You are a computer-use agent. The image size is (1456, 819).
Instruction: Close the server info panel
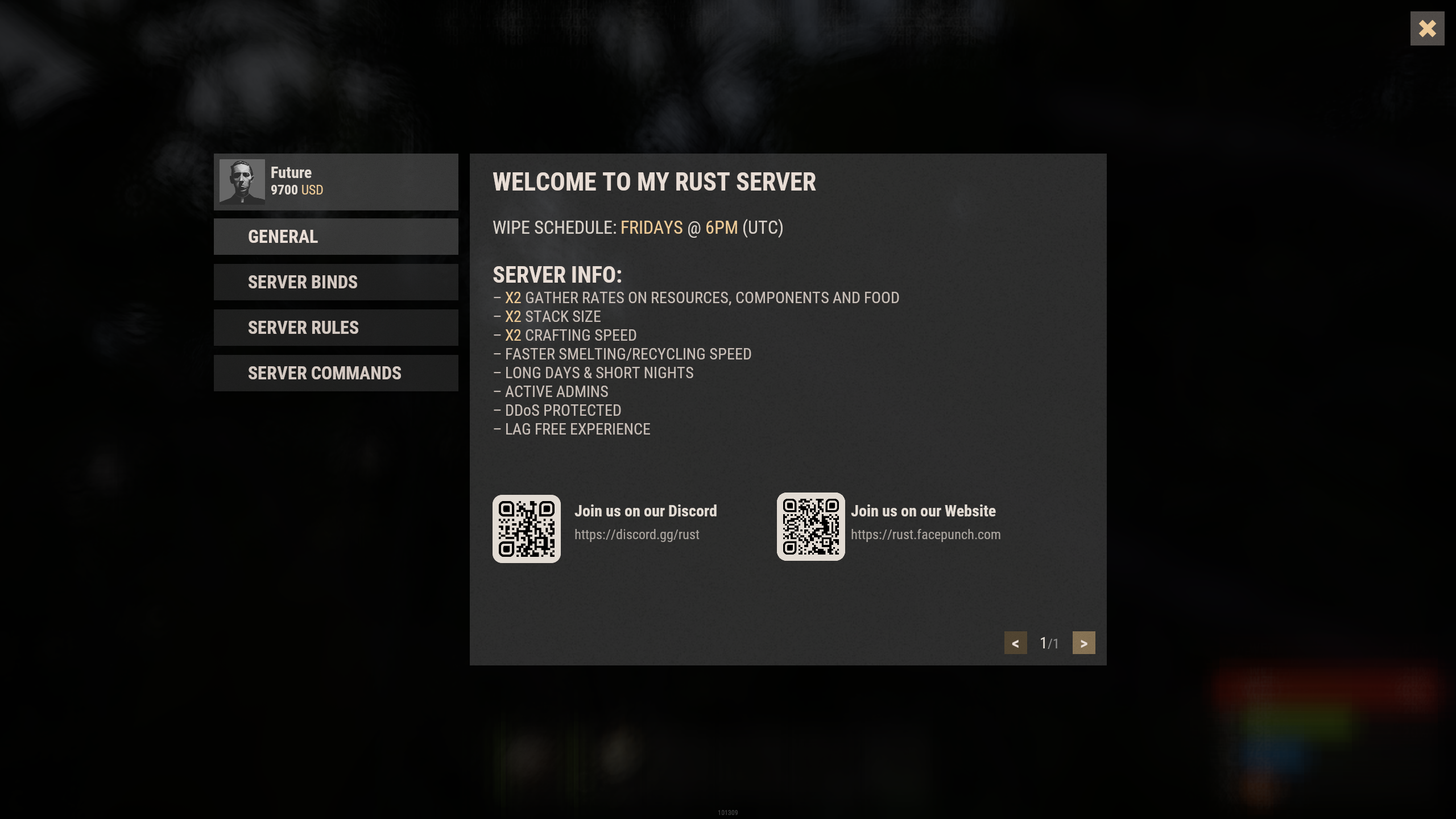pos(1426,28)
